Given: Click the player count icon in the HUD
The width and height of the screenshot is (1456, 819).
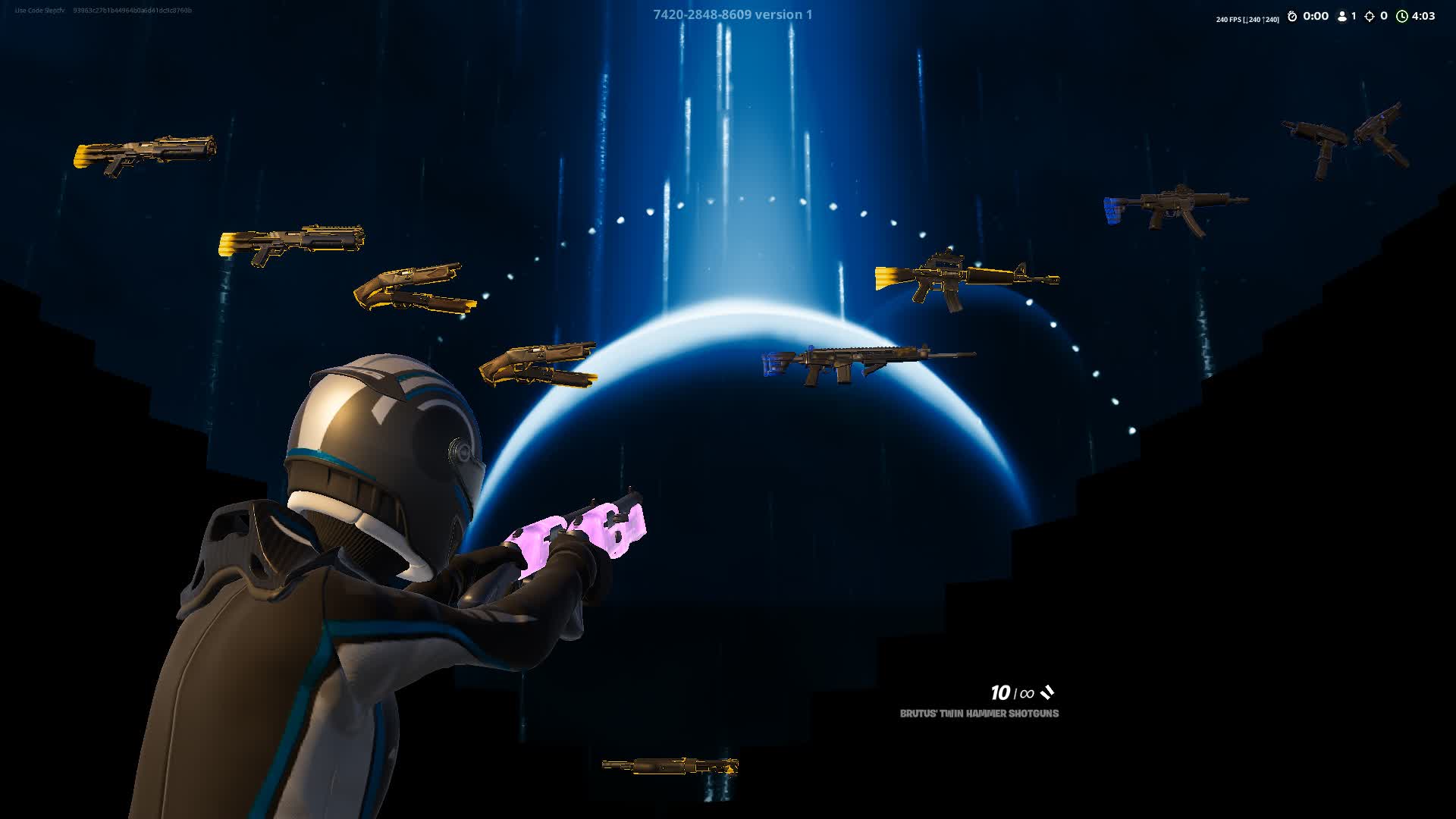Looking at the screenshot, I should click(1342, 16).
